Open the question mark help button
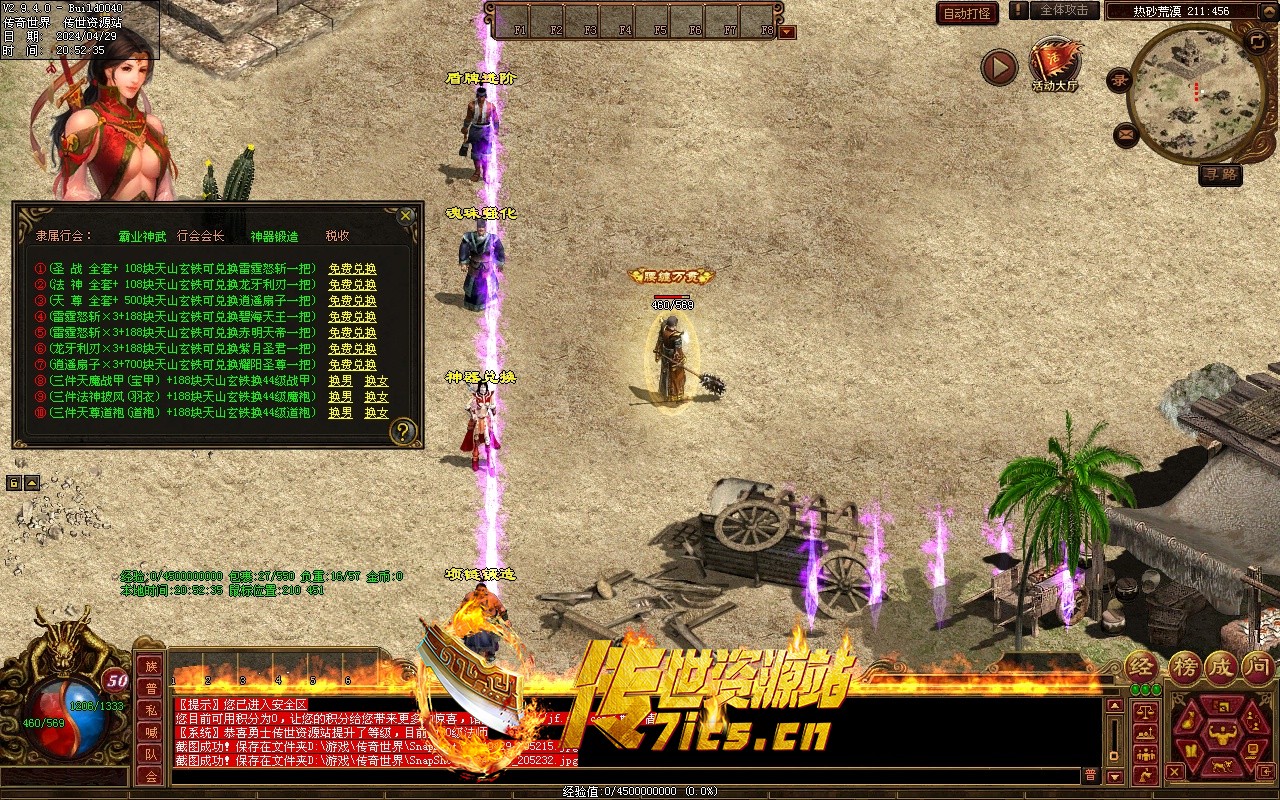This screenshot has height=800, width=1280. pos(403,431)
